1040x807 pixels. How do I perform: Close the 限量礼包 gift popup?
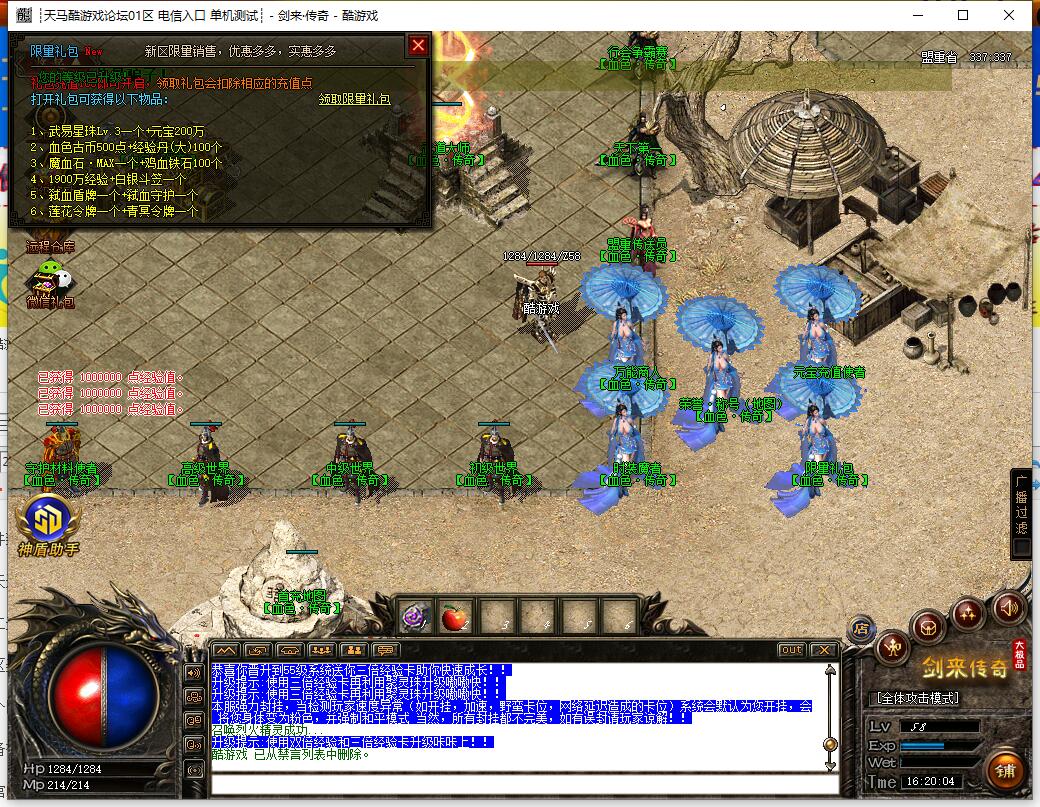tap(418, 45)
